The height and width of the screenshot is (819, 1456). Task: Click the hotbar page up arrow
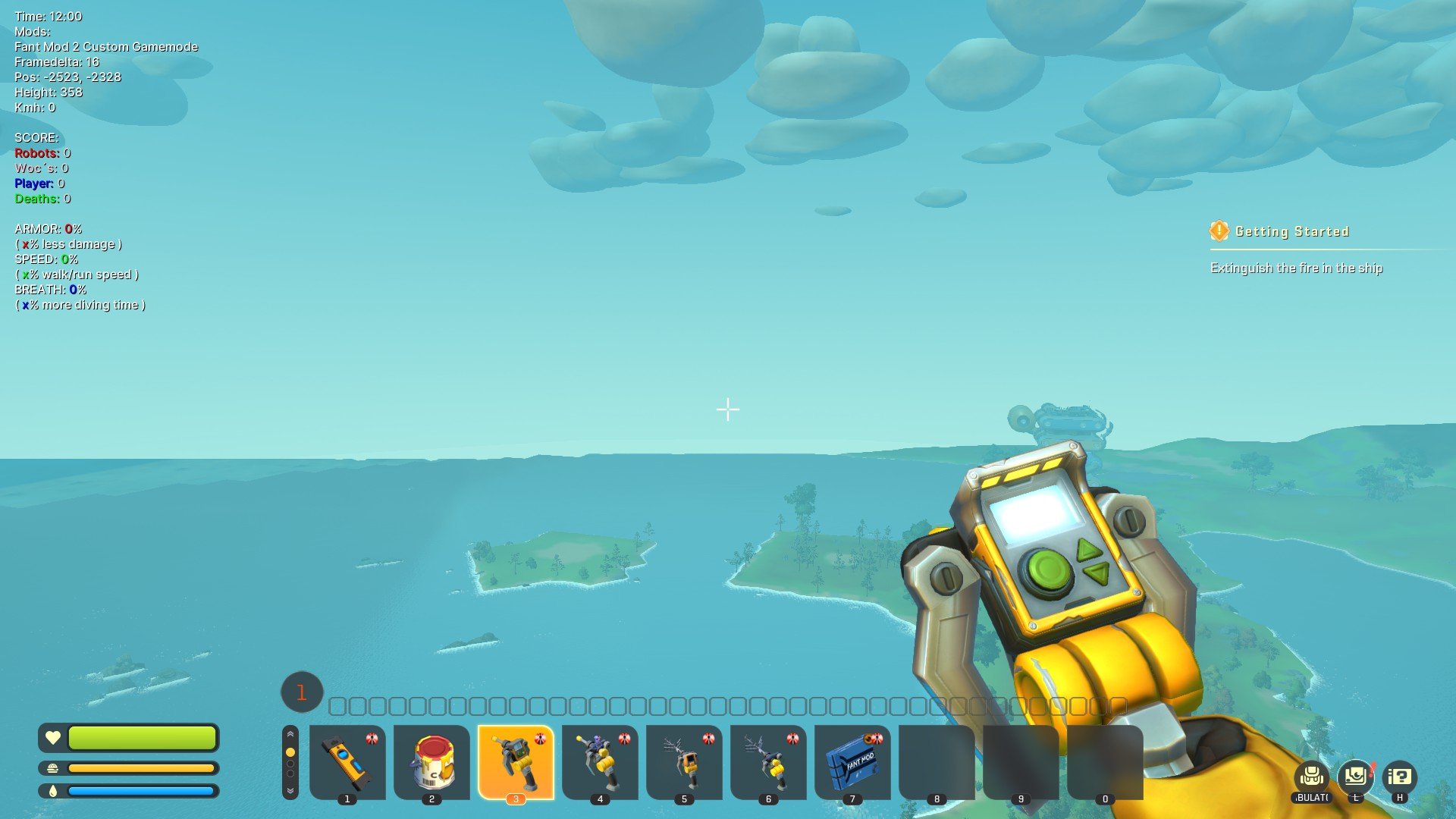(x=290, y=734)
